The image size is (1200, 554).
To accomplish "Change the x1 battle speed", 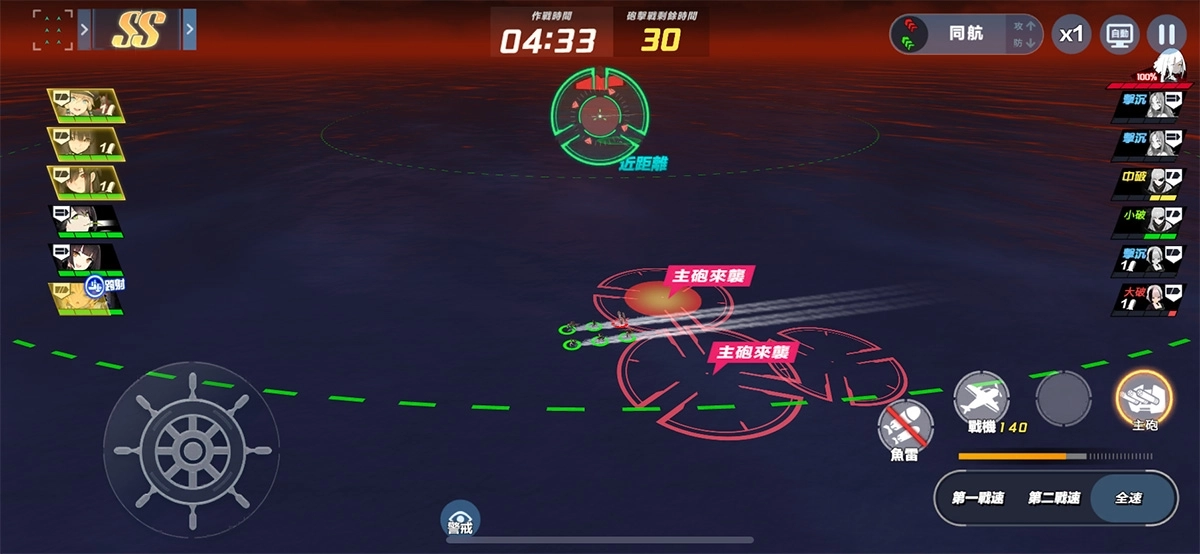I will (x=1071, y=34).
